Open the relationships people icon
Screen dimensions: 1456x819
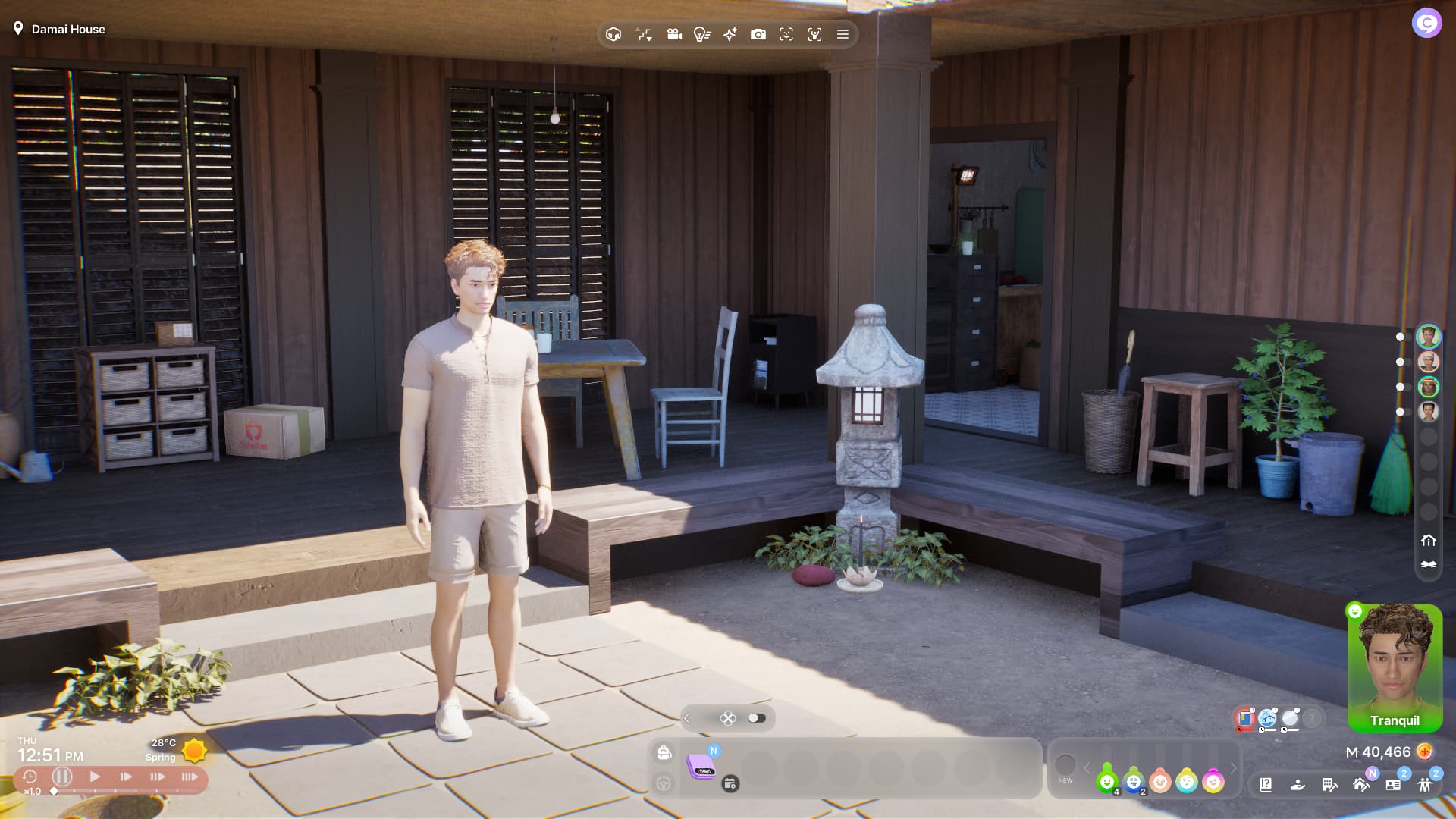[x=1425, y=785]
